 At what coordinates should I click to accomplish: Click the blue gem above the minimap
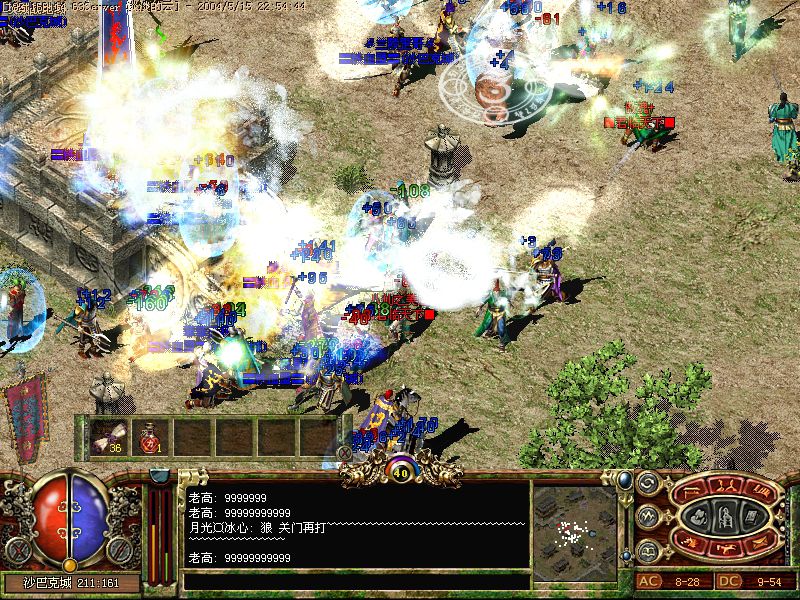click(625, 480)
